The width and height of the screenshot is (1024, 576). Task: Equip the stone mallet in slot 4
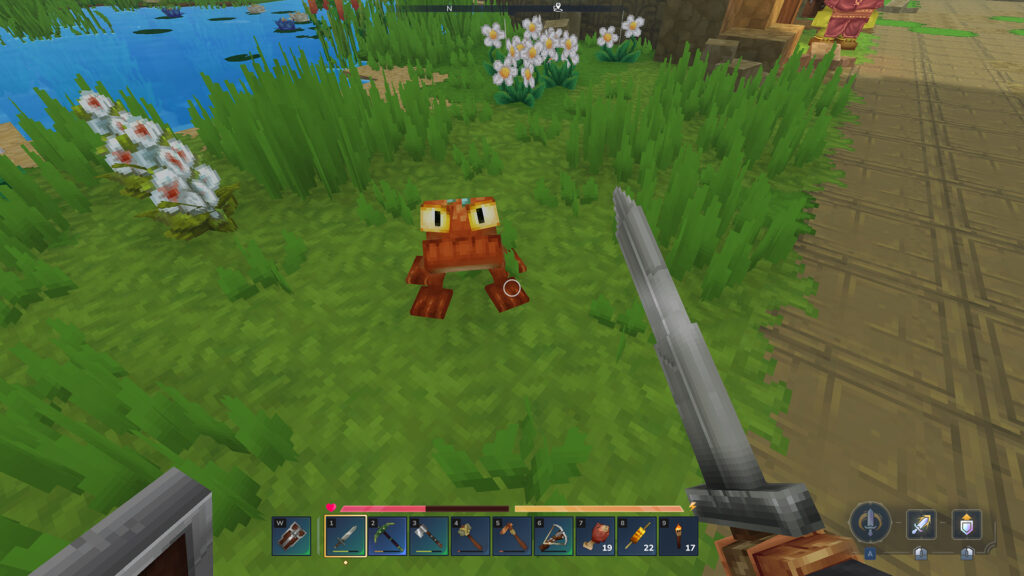pos(470,536)
